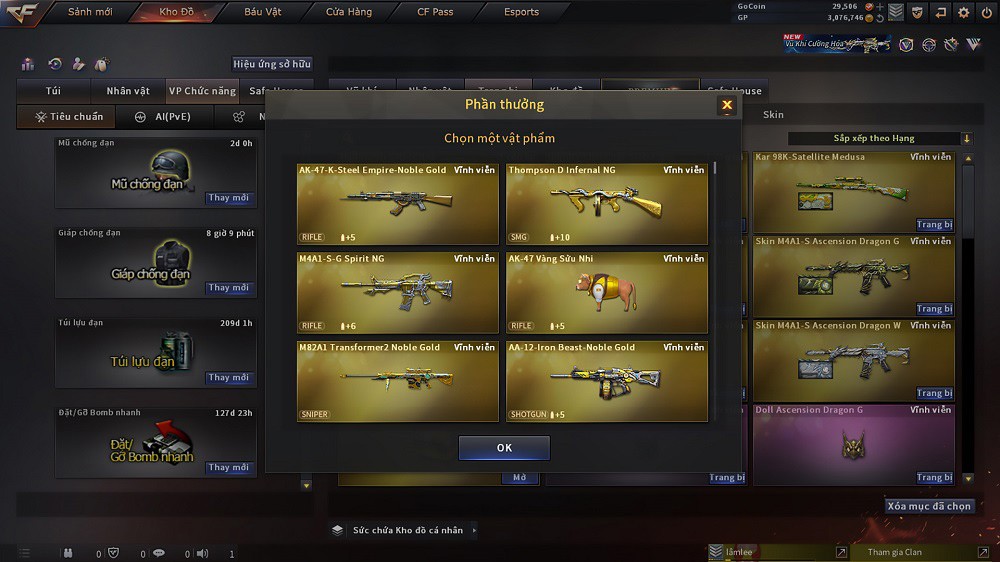Pick the M4A1-S-G Spirit NG reward
Screen dimensions: 1000x562
pos(397,292)
